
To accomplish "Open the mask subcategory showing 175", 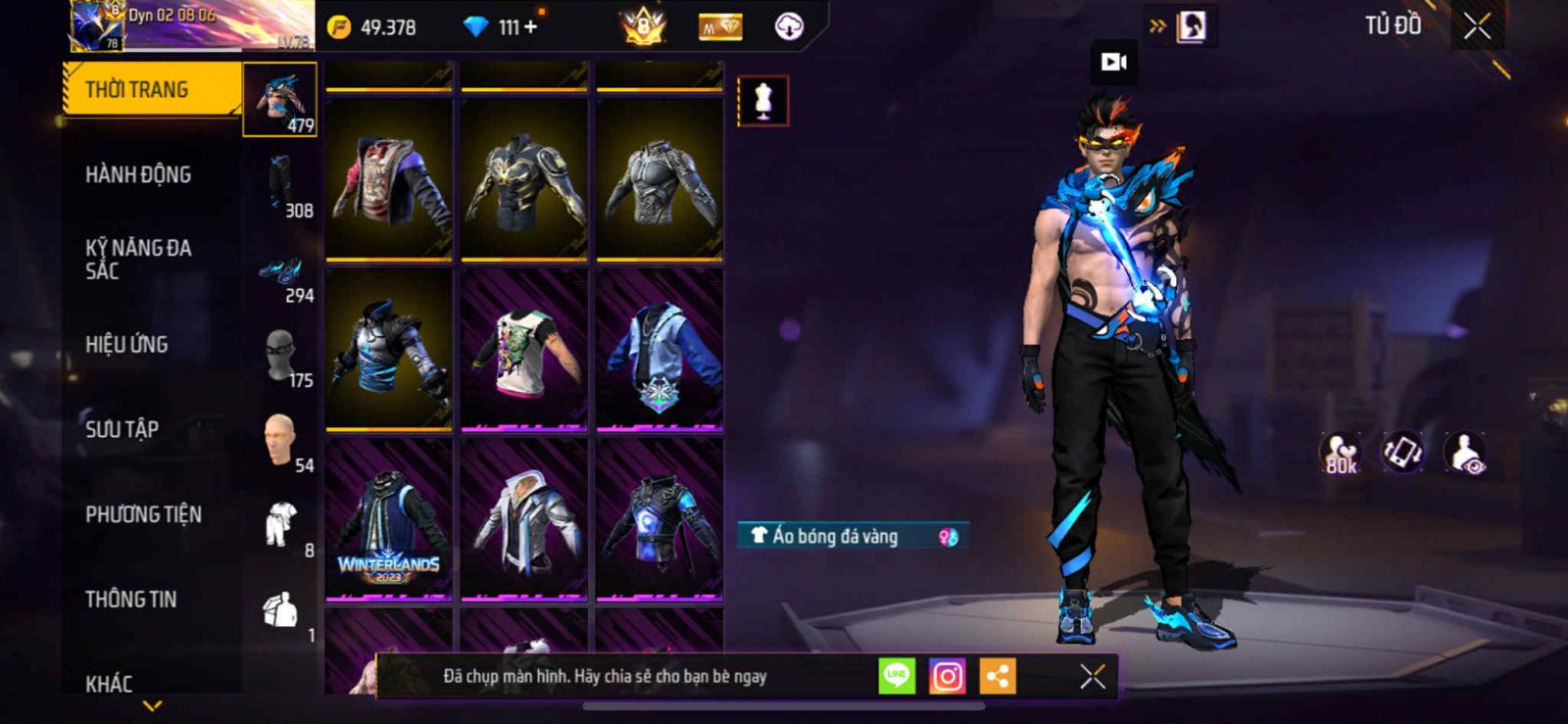I will pos(281,355).
